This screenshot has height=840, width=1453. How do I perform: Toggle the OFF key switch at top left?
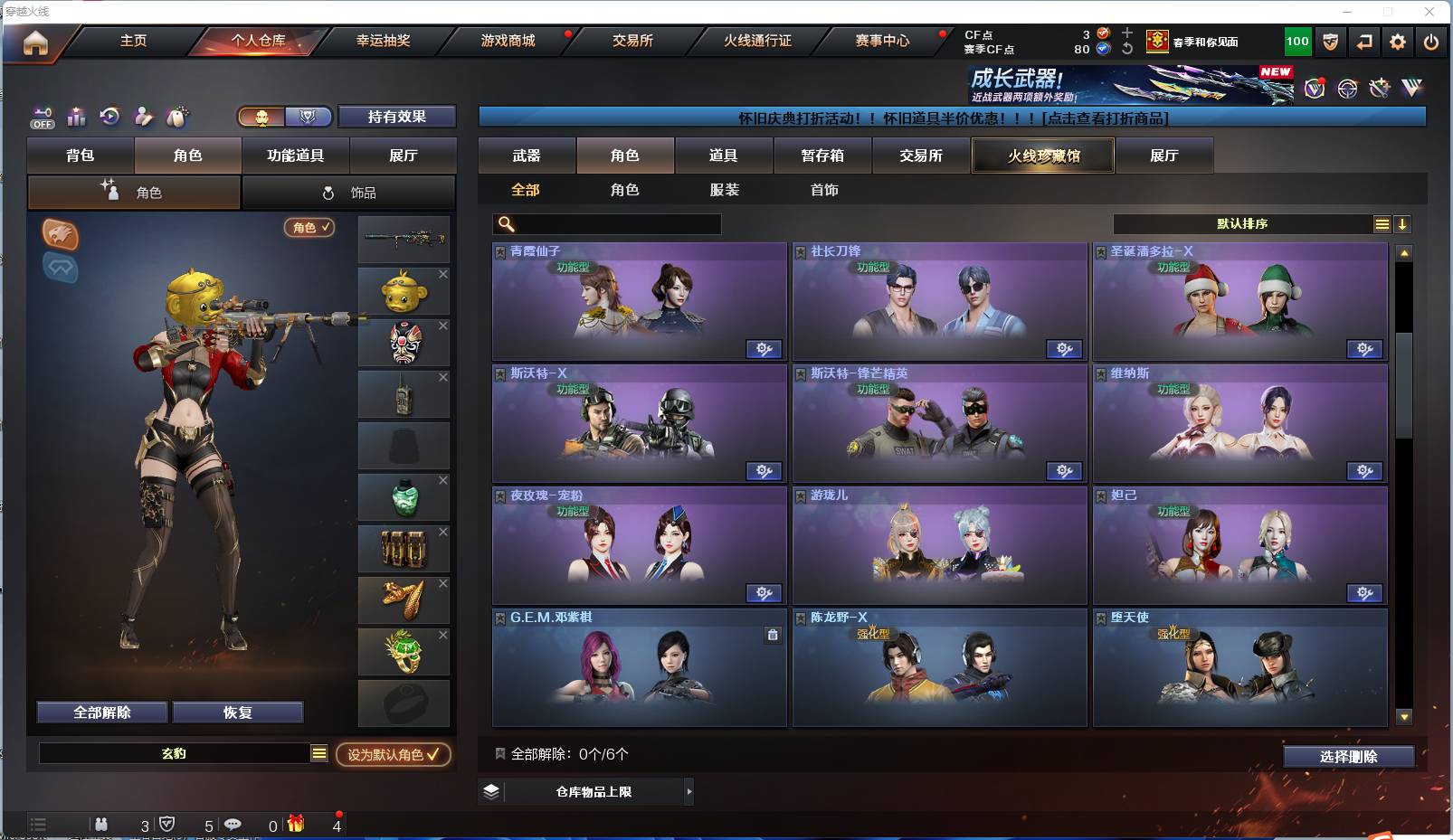coord(42,118)
